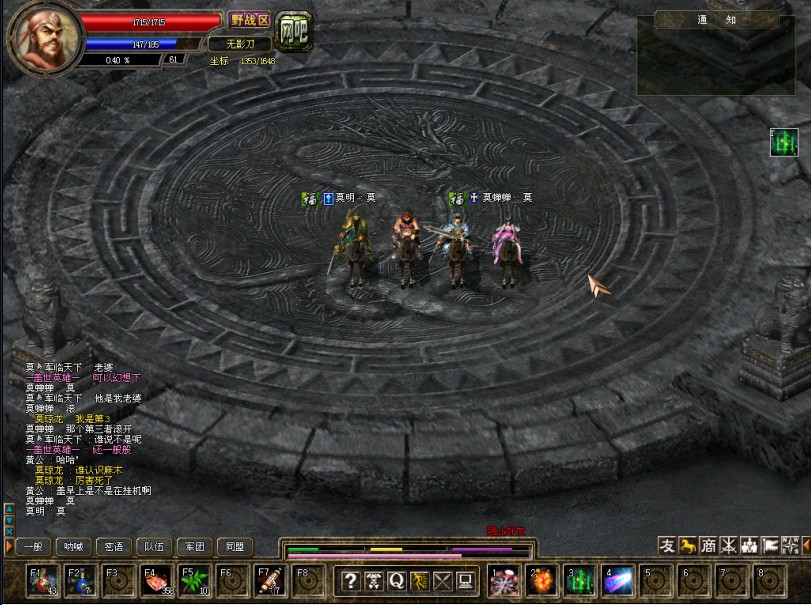Open the 网吧 green badge button
Screen dimensions: 811x605
[294, 32]
